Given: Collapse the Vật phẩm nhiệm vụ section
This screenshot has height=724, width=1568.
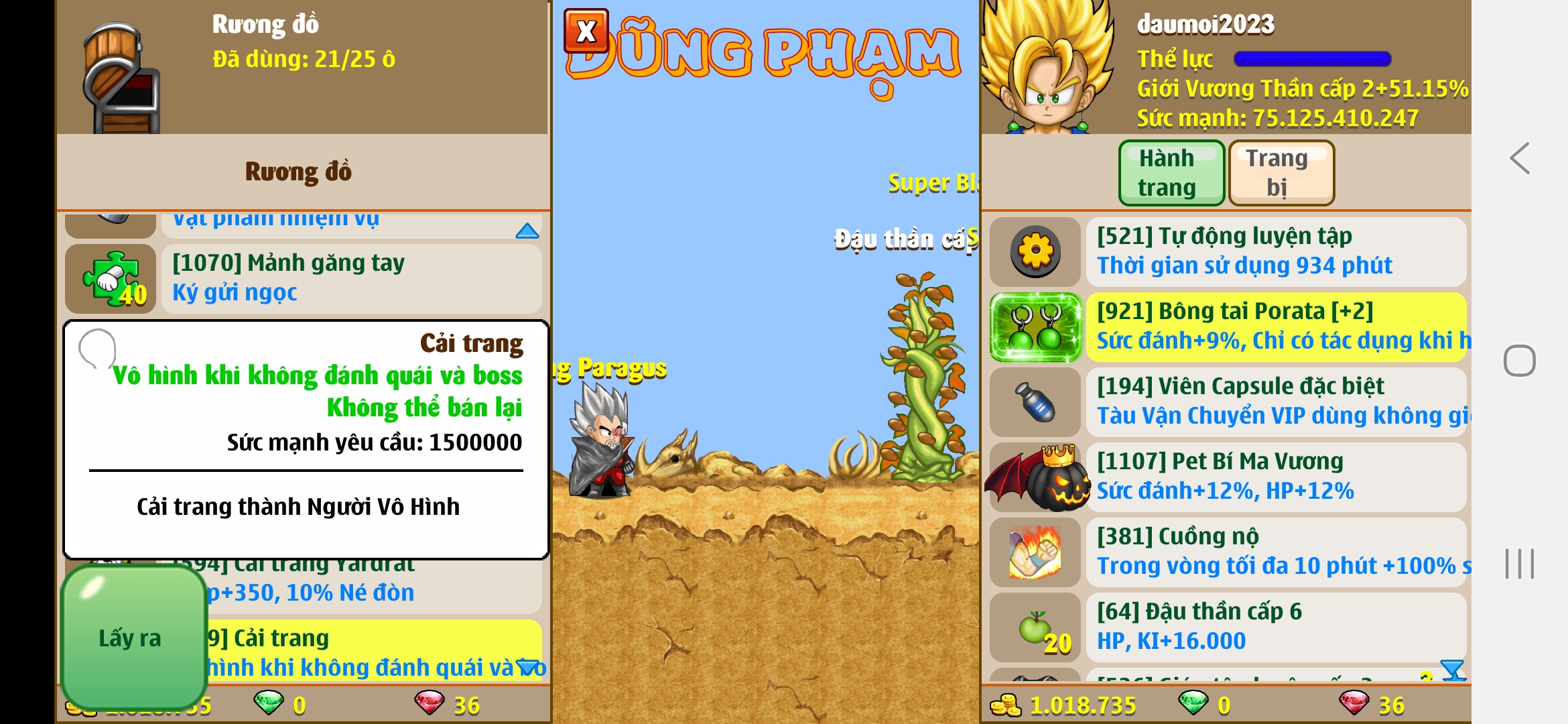Looking at the screenshot, I should [x=529, y=231].
